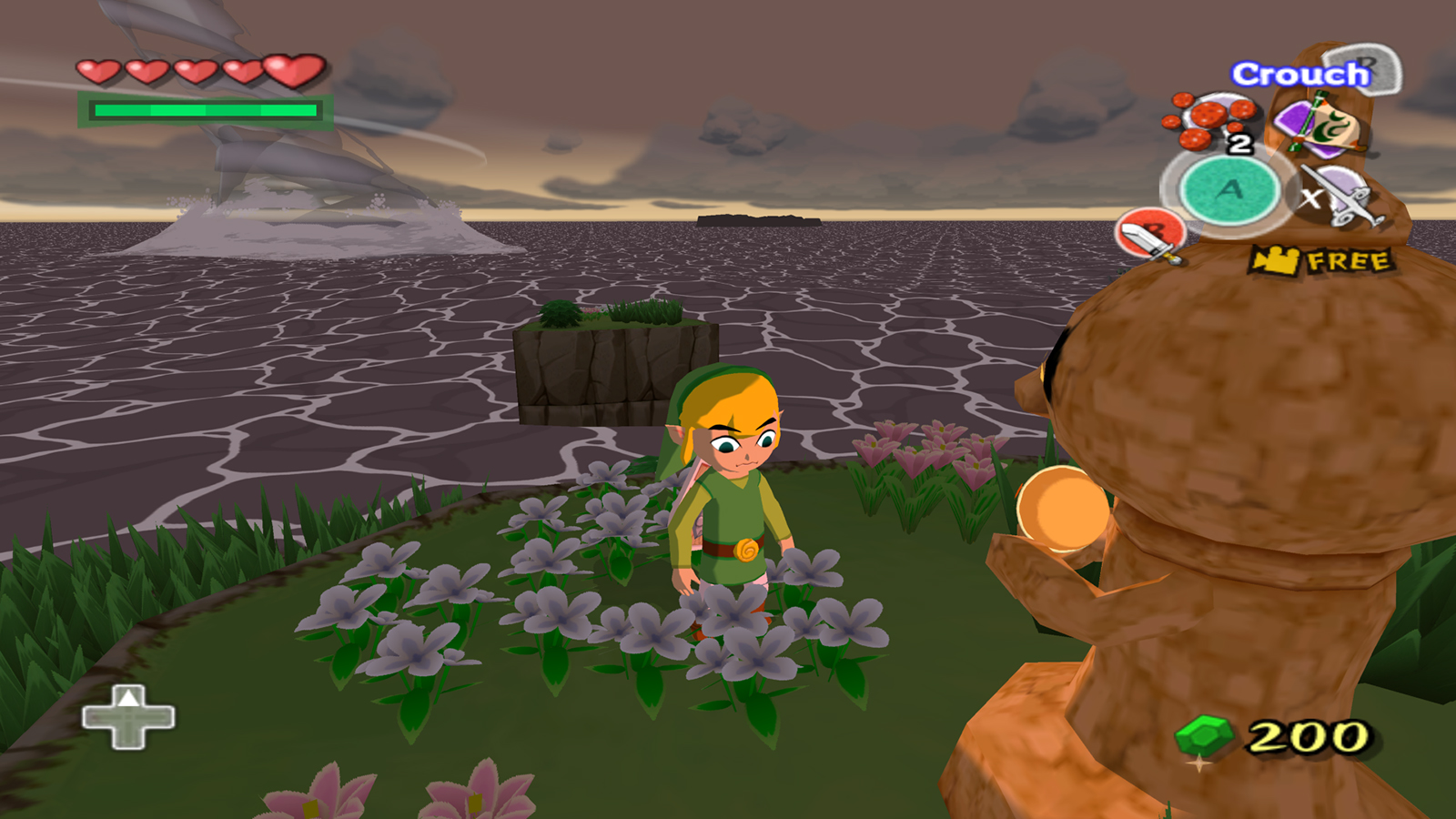The height and width of the screenshot is (819, 1456).
Task: Toggle the FREE camera indicator
Action: click(x=1322, y=261)
